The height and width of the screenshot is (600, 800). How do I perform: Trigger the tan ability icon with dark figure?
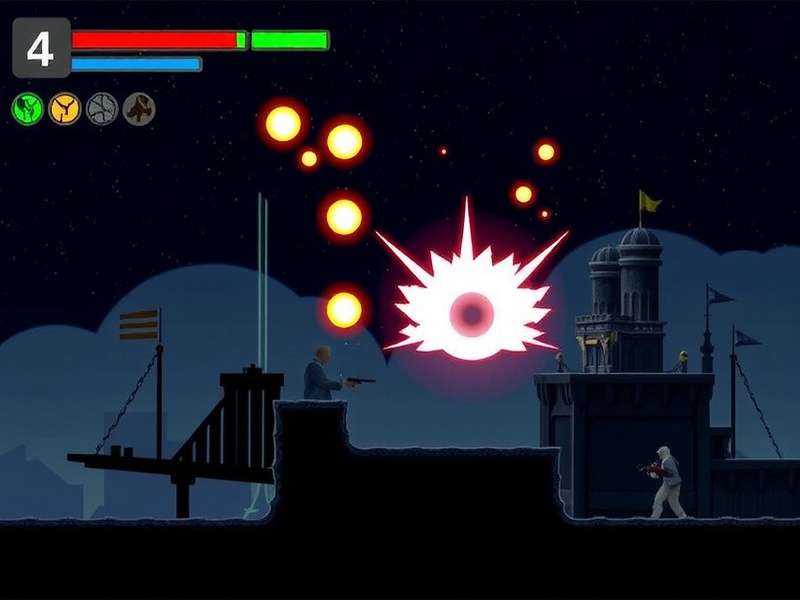(x=139, y=108)
